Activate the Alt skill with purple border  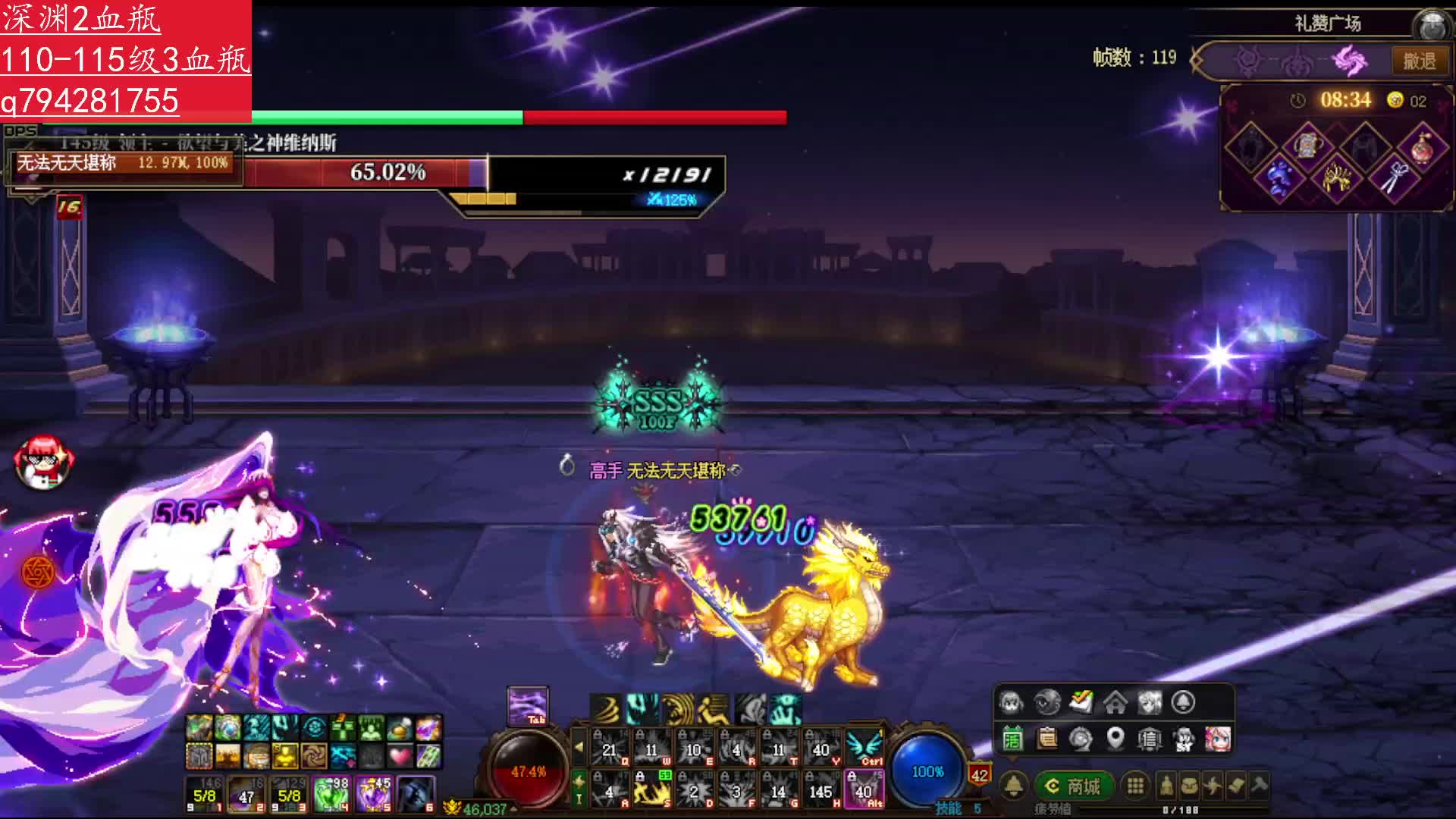[864, 789]
